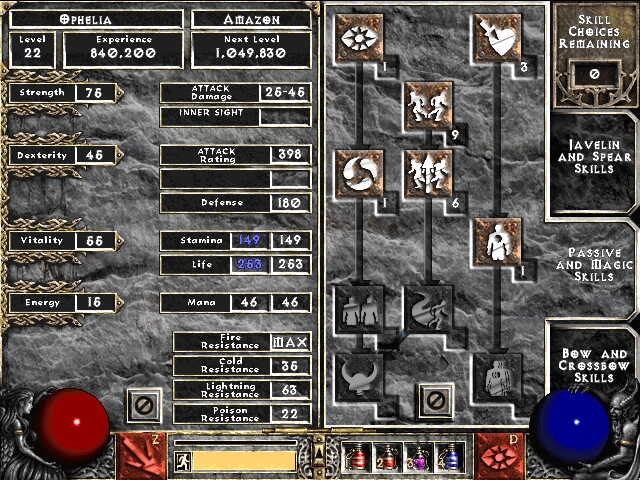Open the right mouse Inner Sight skill selector
Screen dimensions: 640x480
498,454
